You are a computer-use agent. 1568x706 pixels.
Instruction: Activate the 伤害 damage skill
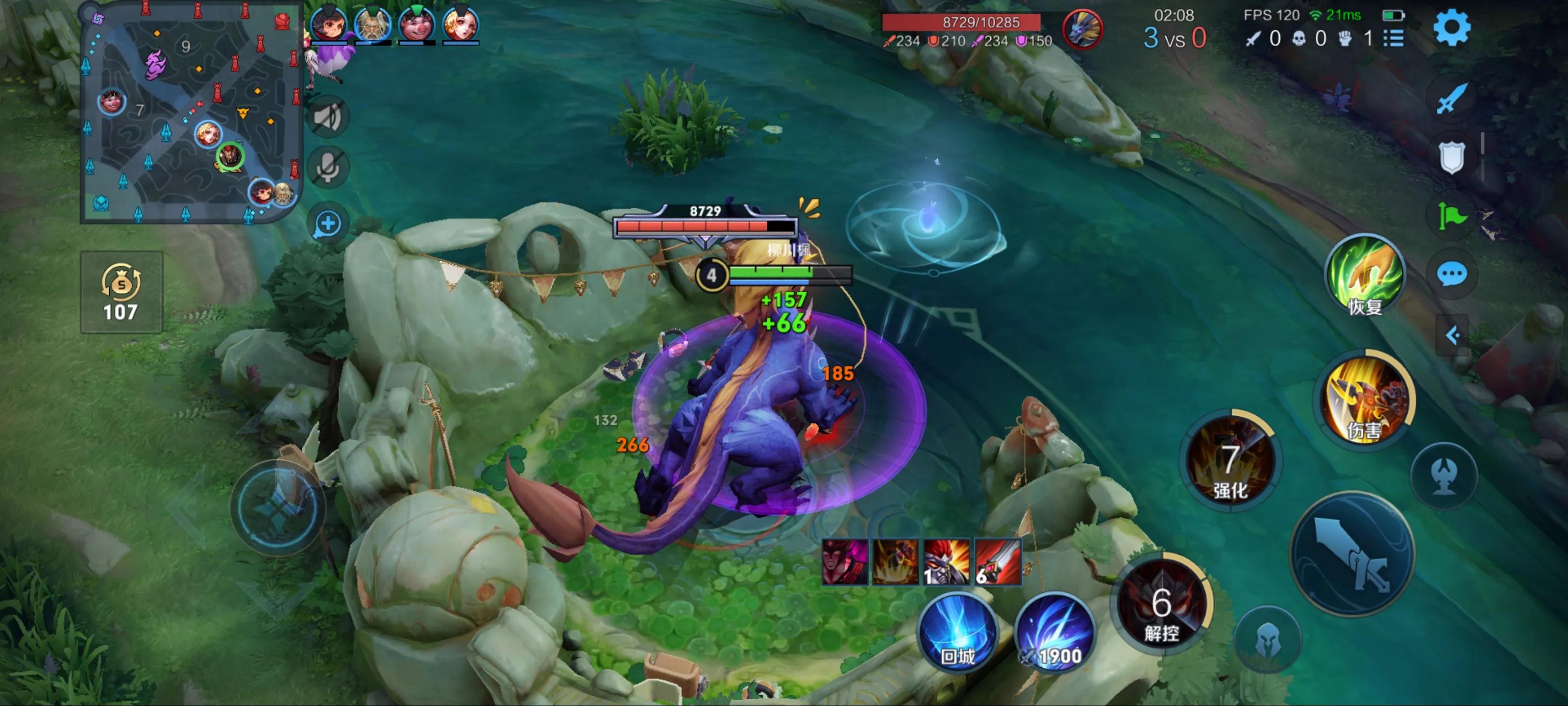1364,399
